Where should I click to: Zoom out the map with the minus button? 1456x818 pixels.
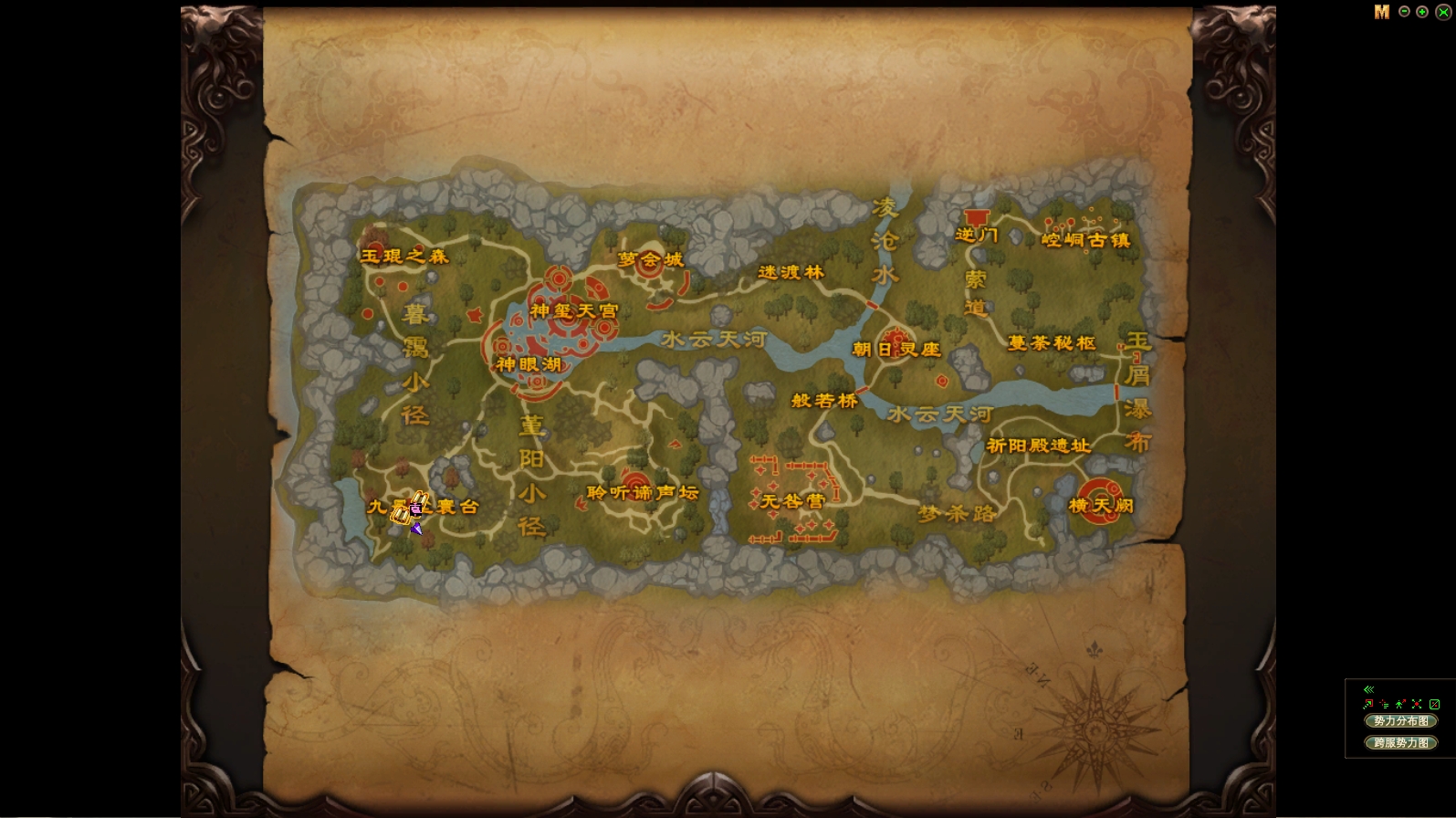coord(1404,12)
